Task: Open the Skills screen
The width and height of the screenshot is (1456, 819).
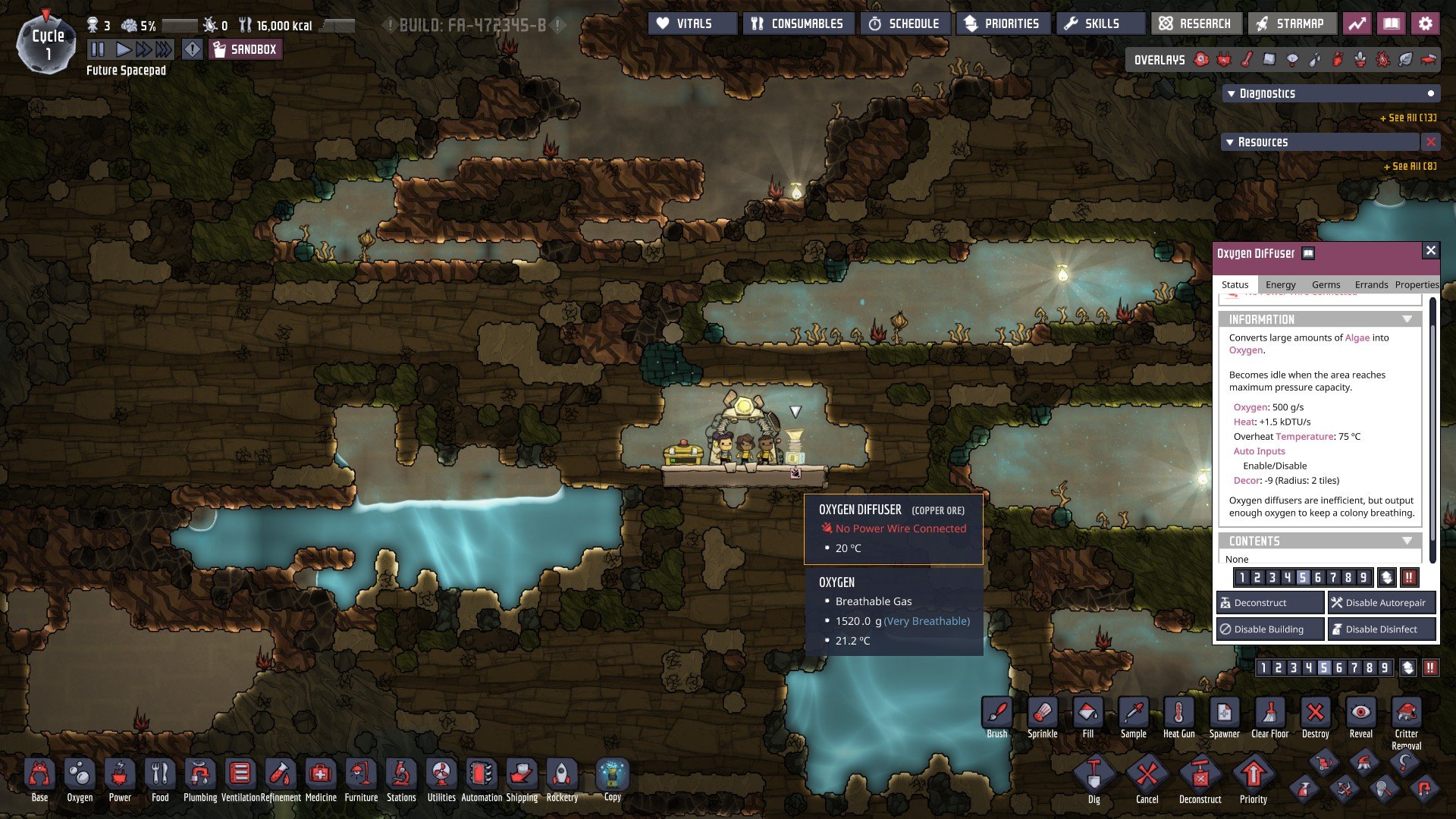Action: pos(1100,24)
